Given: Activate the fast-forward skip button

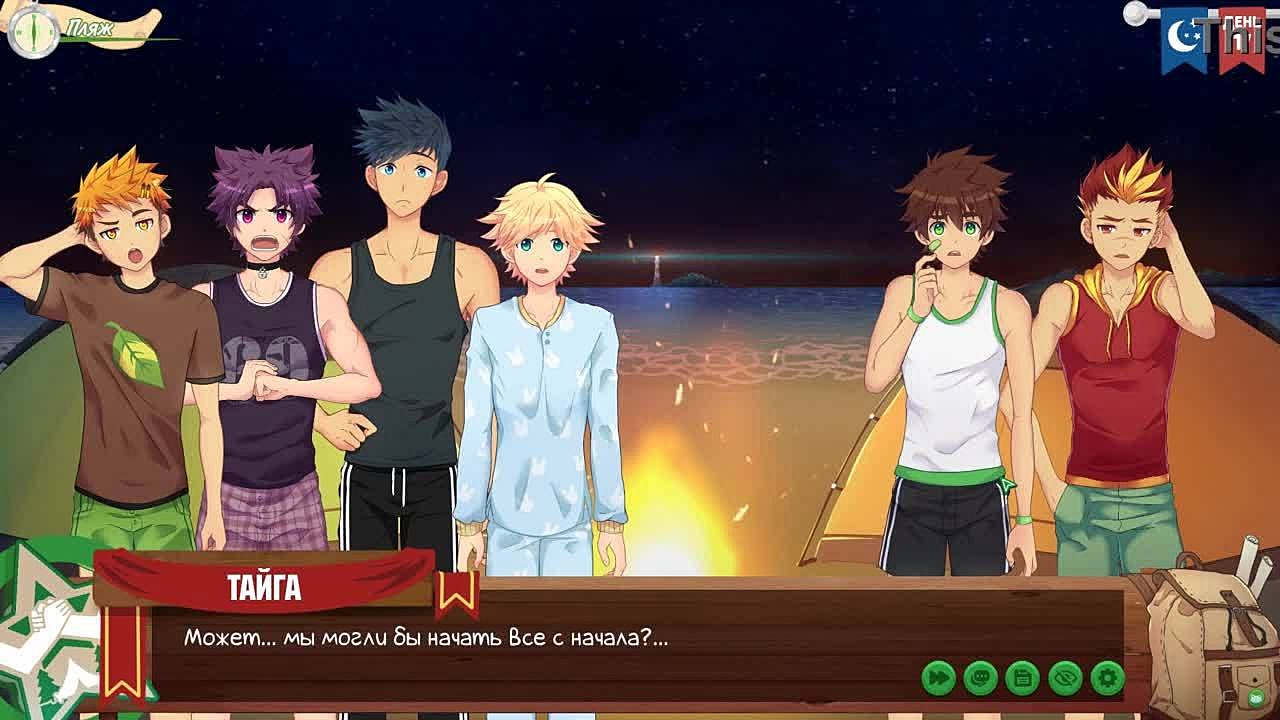Looking at the screenshot, I should click(938, 678).
